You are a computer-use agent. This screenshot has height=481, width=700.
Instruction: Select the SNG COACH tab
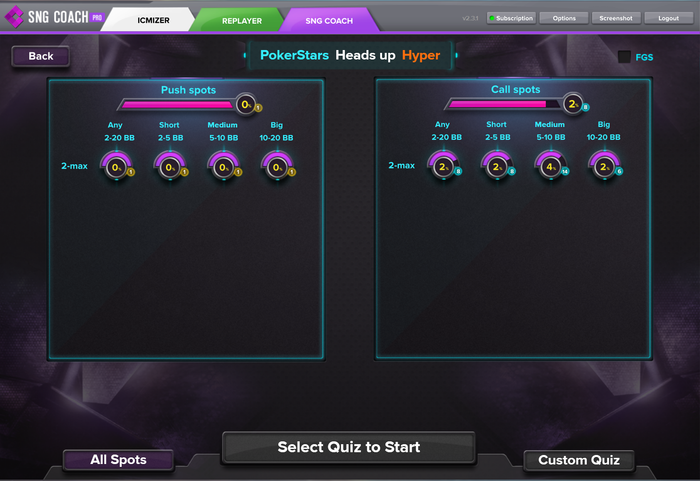pos(329,20)
